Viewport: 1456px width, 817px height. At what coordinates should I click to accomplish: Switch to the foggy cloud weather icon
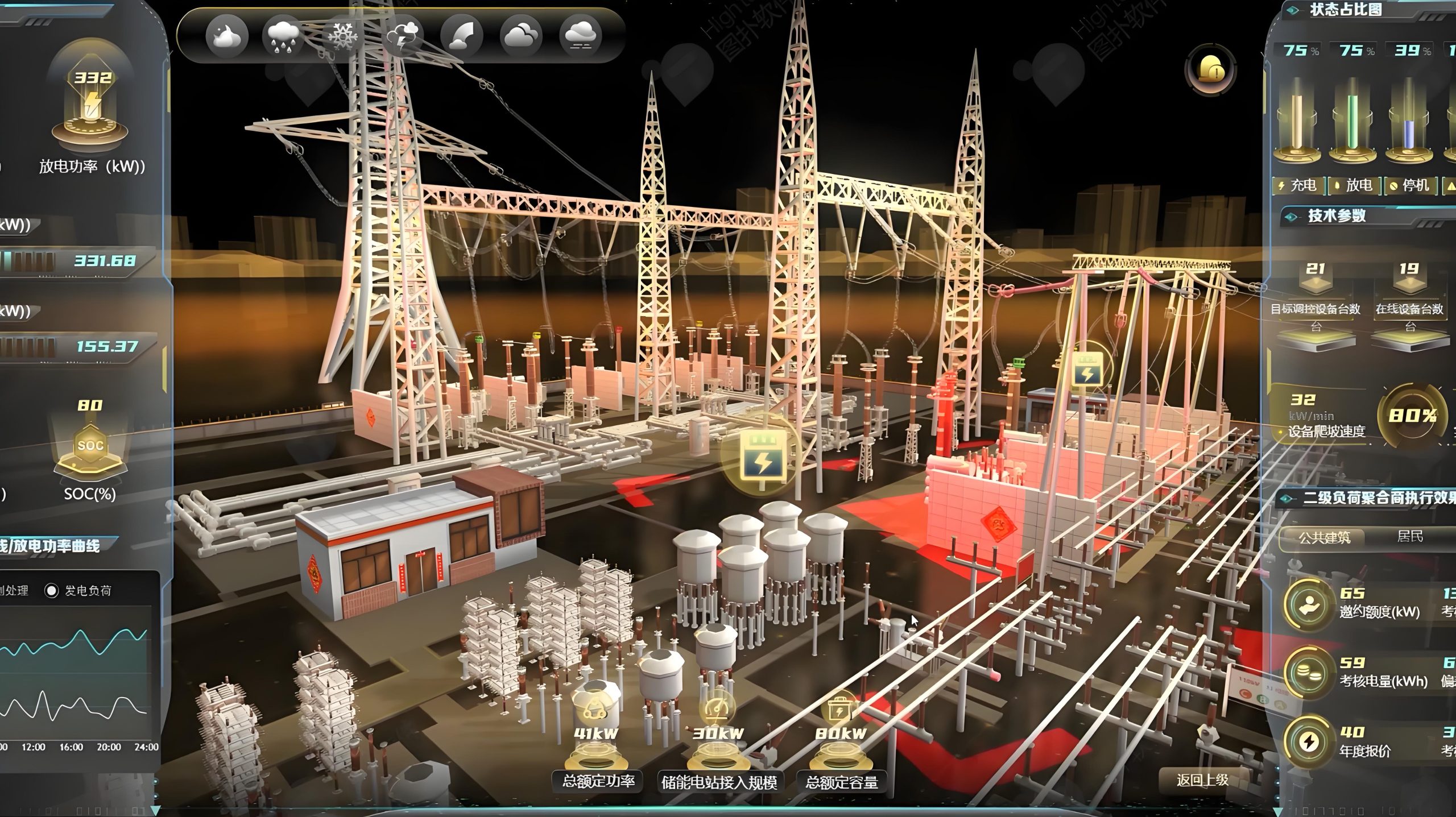pos(581,36)
